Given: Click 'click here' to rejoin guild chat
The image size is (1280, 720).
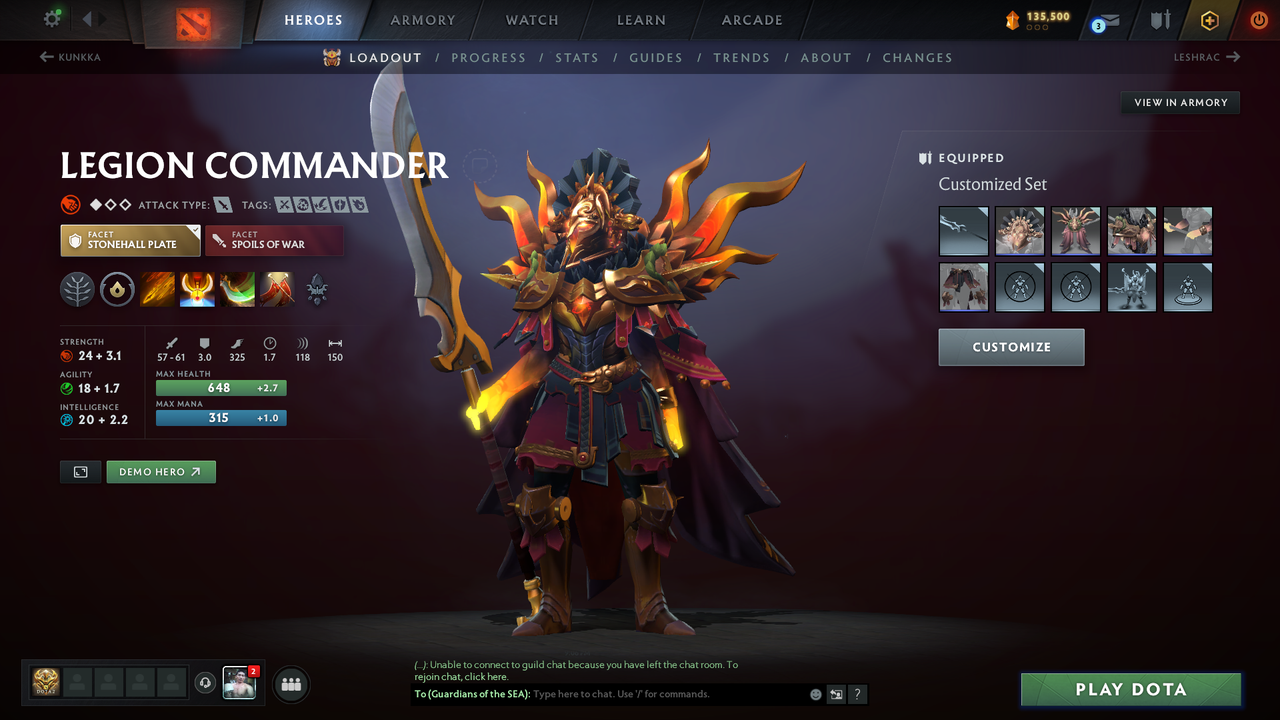Looking at the screenshot, I should tap(486, 676).
